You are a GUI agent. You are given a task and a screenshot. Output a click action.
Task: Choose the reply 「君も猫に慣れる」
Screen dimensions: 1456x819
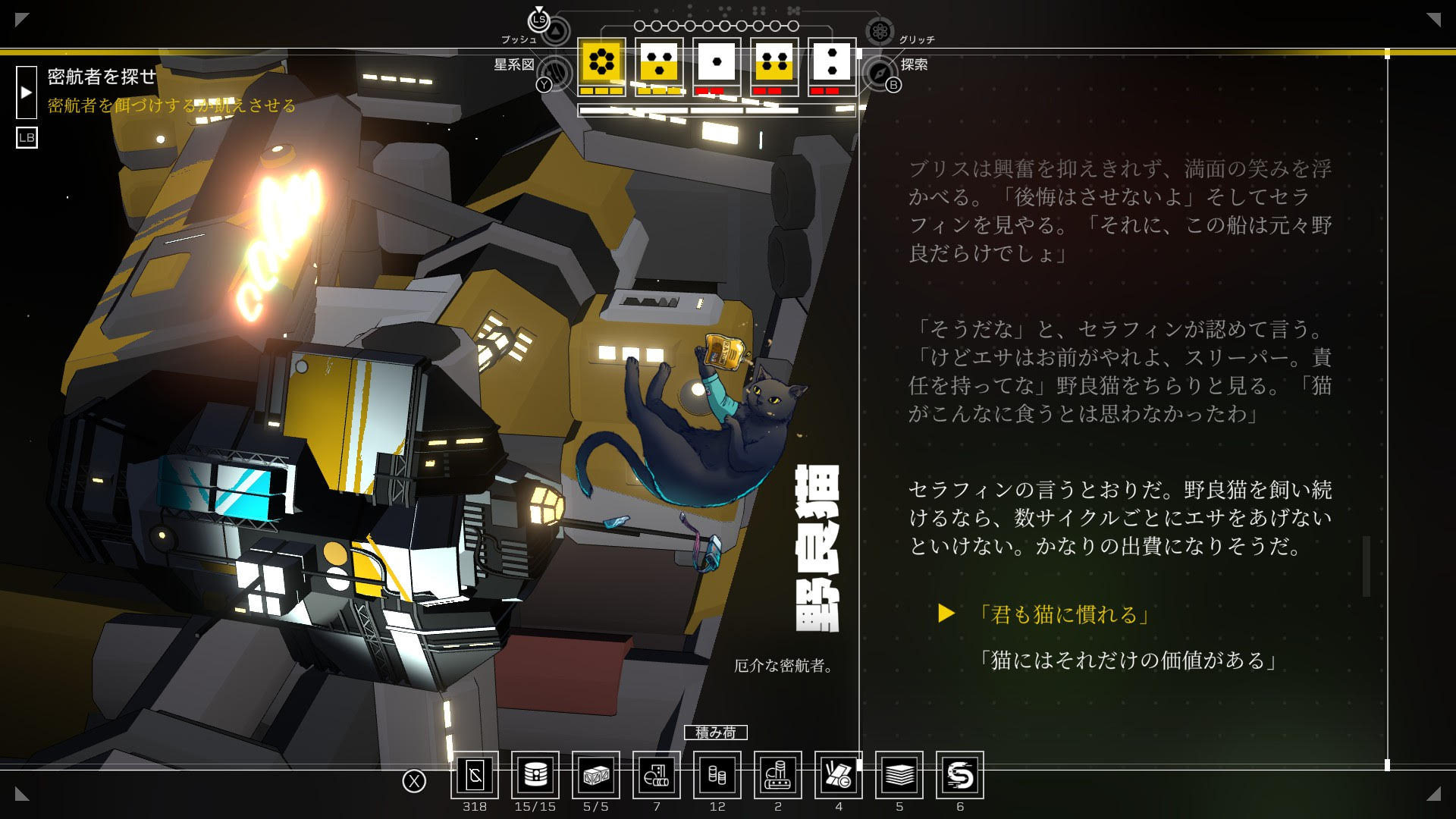pyautogui.click(x=1063, y=614)
